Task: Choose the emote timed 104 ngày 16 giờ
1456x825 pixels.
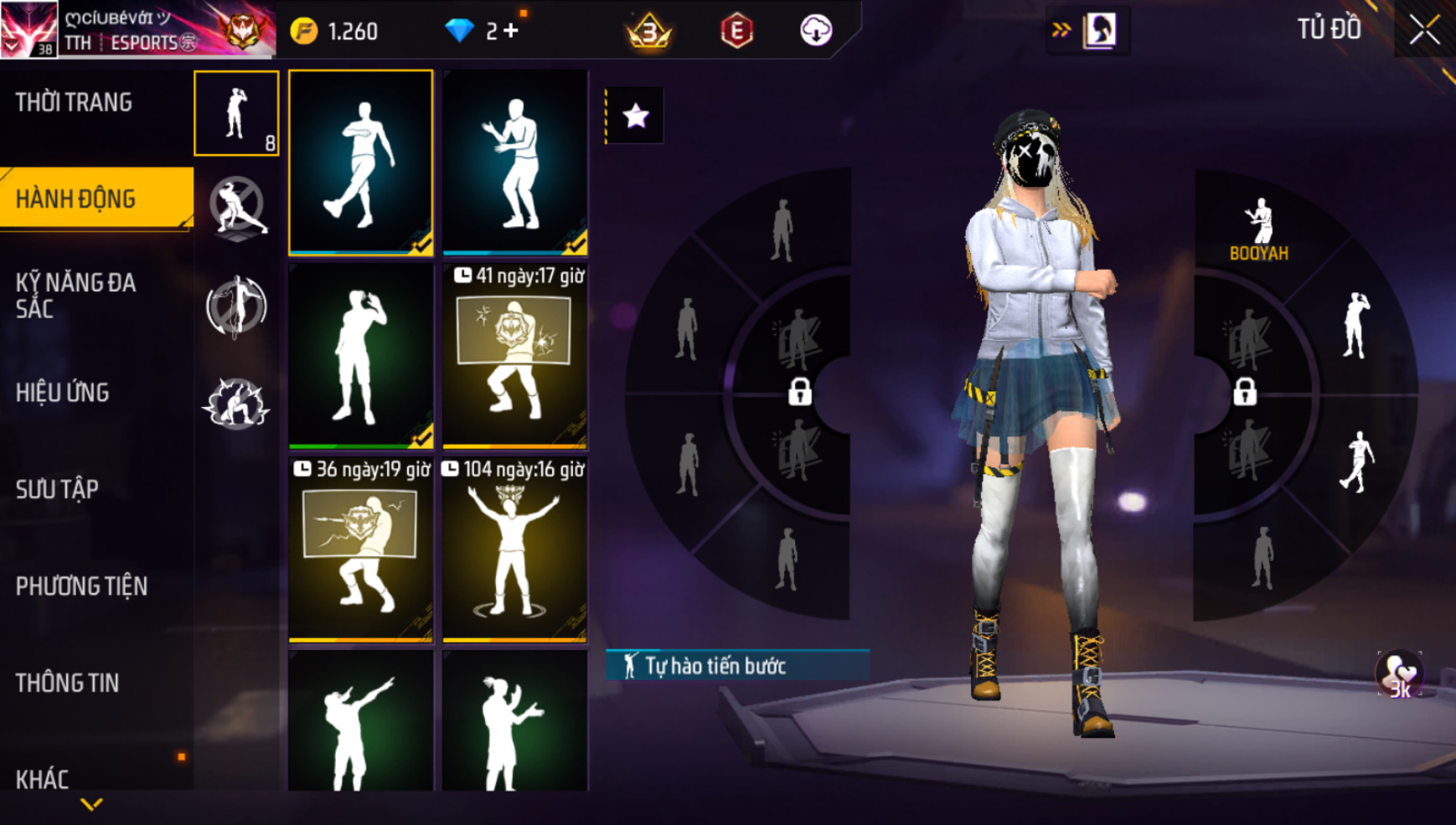Action: pos(514,549)
